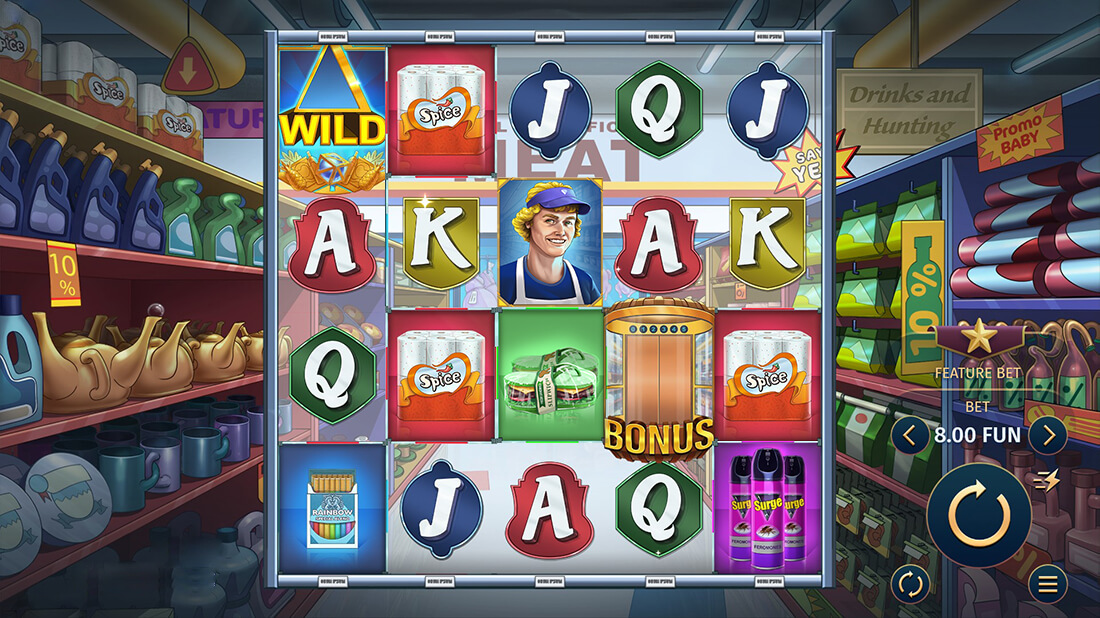Open autoplay with the two-arrow cycle icon
The width and height of the screenshot is (1100, 618).
pyautogui.click(x=910, y=584)
